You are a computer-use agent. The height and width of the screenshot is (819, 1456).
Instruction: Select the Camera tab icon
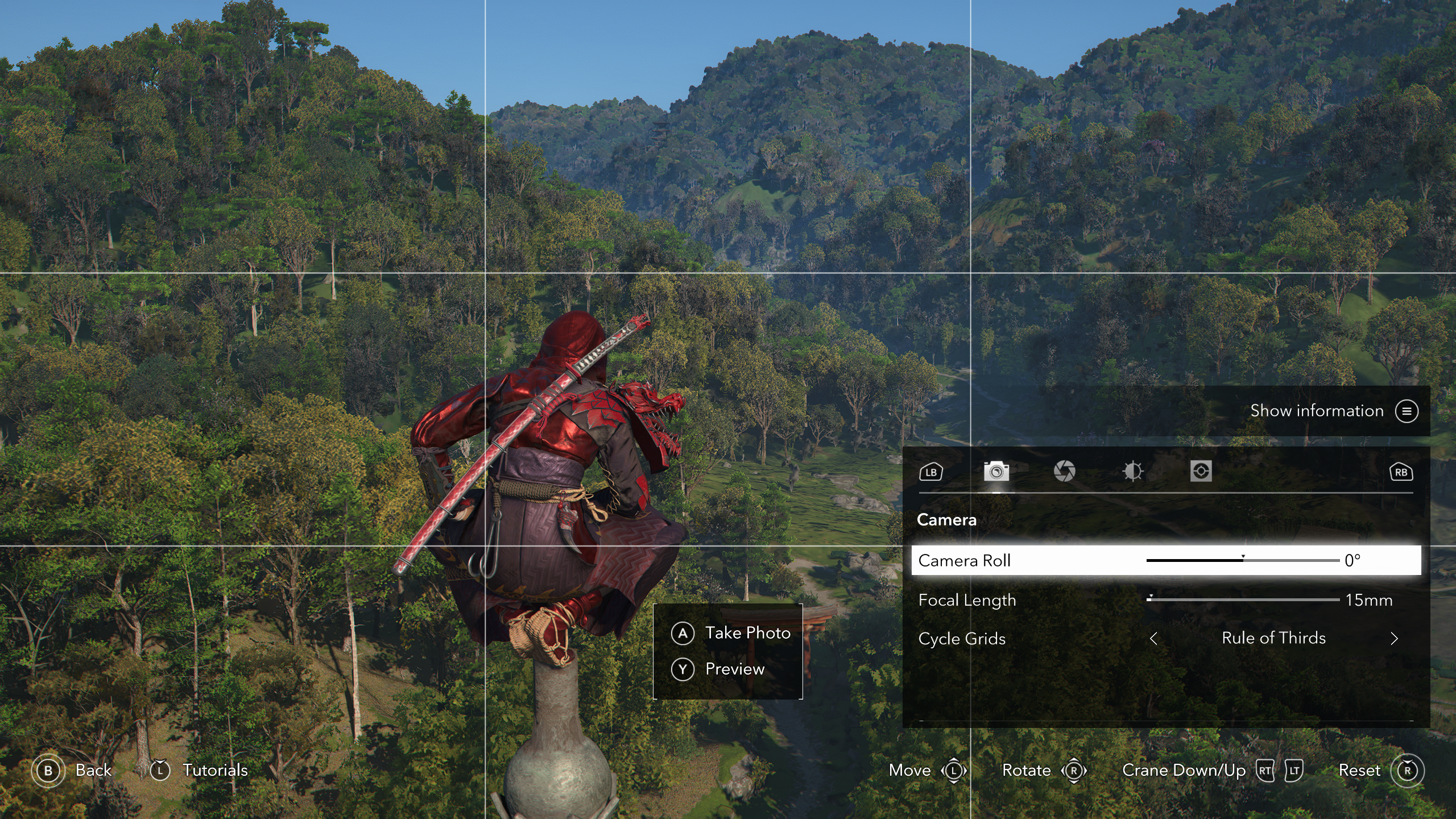996,471
